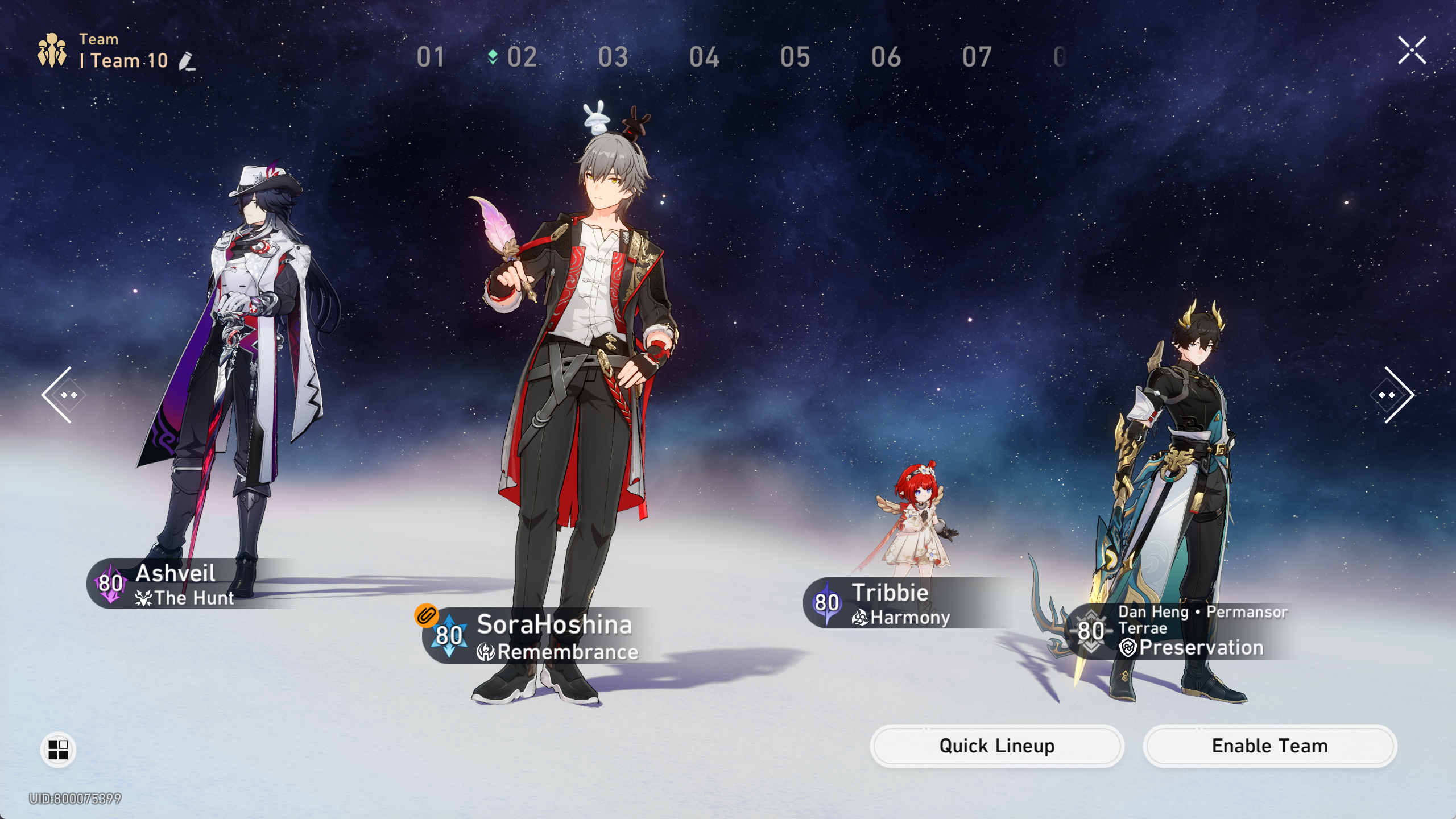Switch to team tab 07
The width and height of the screenshot is (1456, 819).
coord(977,57)
